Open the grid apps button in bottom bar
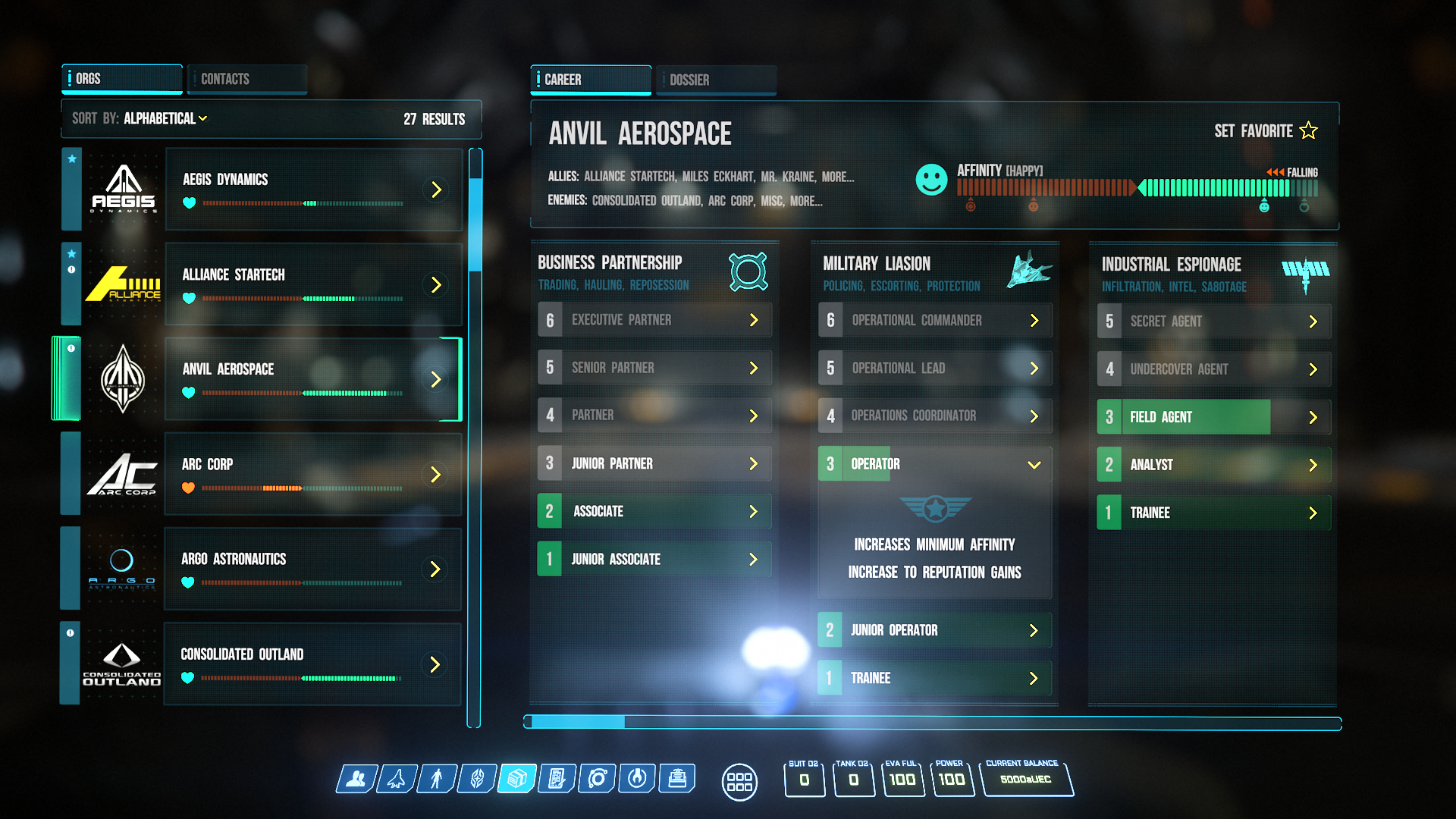This screenshot has height=819, width=1456. [x=739, y=781]
